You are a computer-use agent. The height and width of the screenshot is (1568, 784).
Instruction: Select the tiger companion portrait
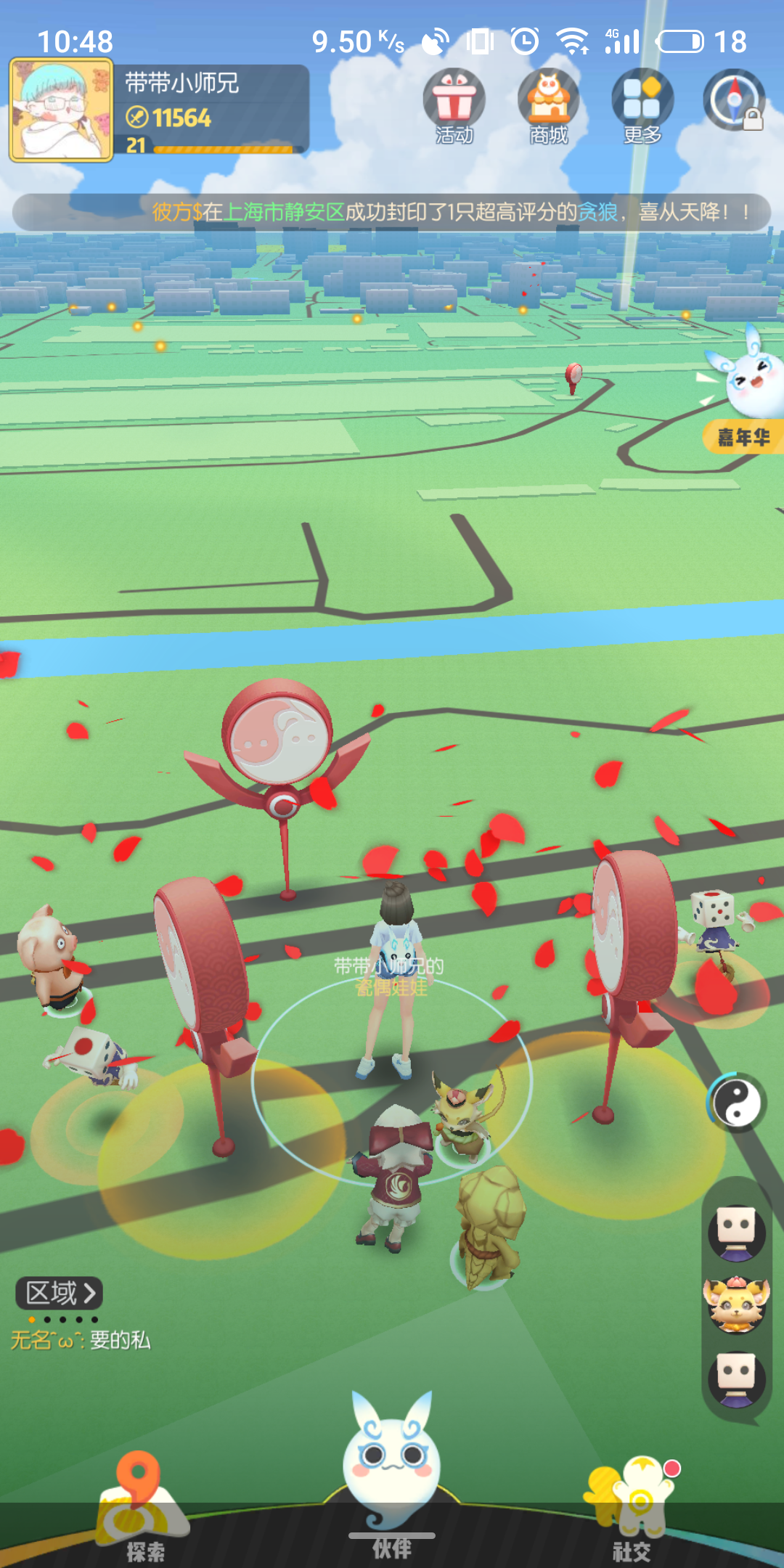[x=737, y=1305]
